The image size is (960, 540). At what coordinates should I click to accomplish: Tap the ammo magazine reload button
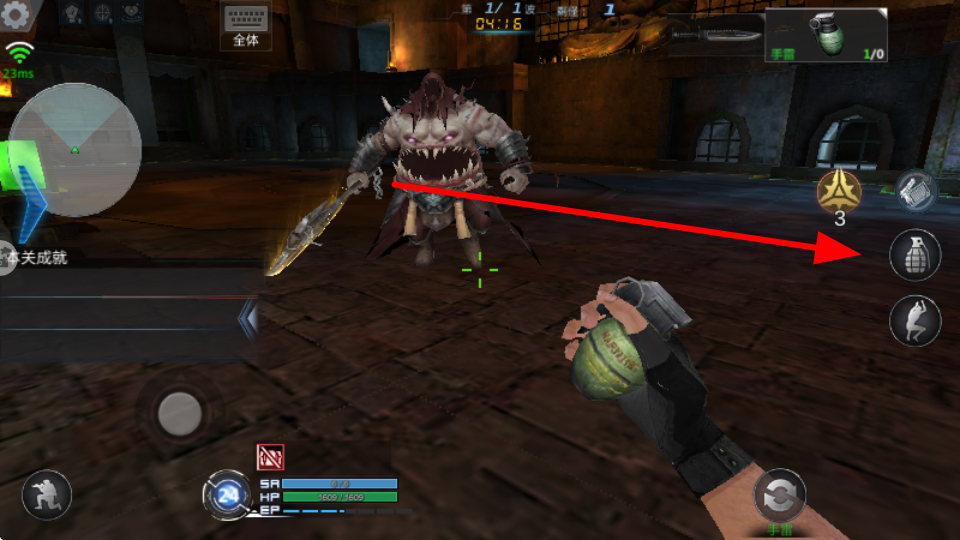(915, 191)
